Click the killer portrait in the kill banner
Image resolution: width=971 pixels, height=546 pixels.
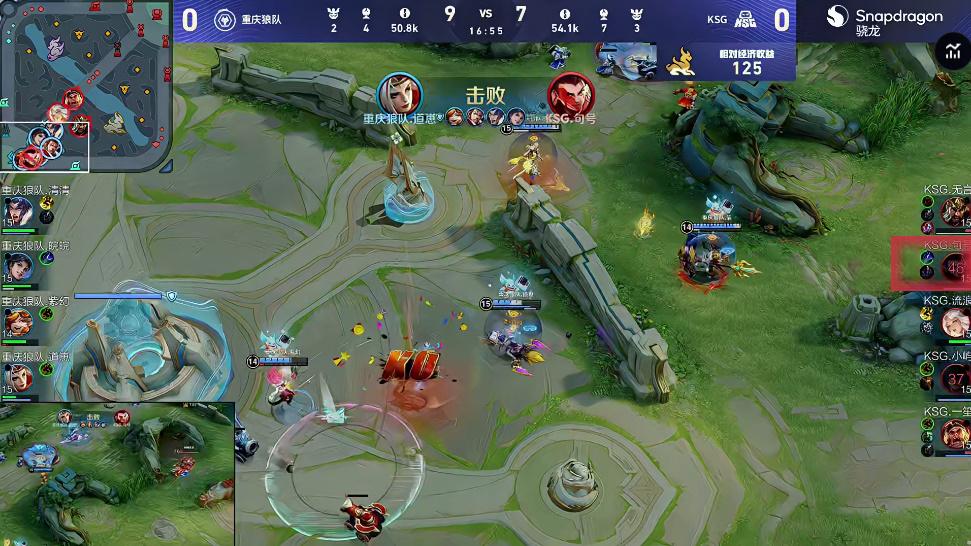click(x=400, y=95)
